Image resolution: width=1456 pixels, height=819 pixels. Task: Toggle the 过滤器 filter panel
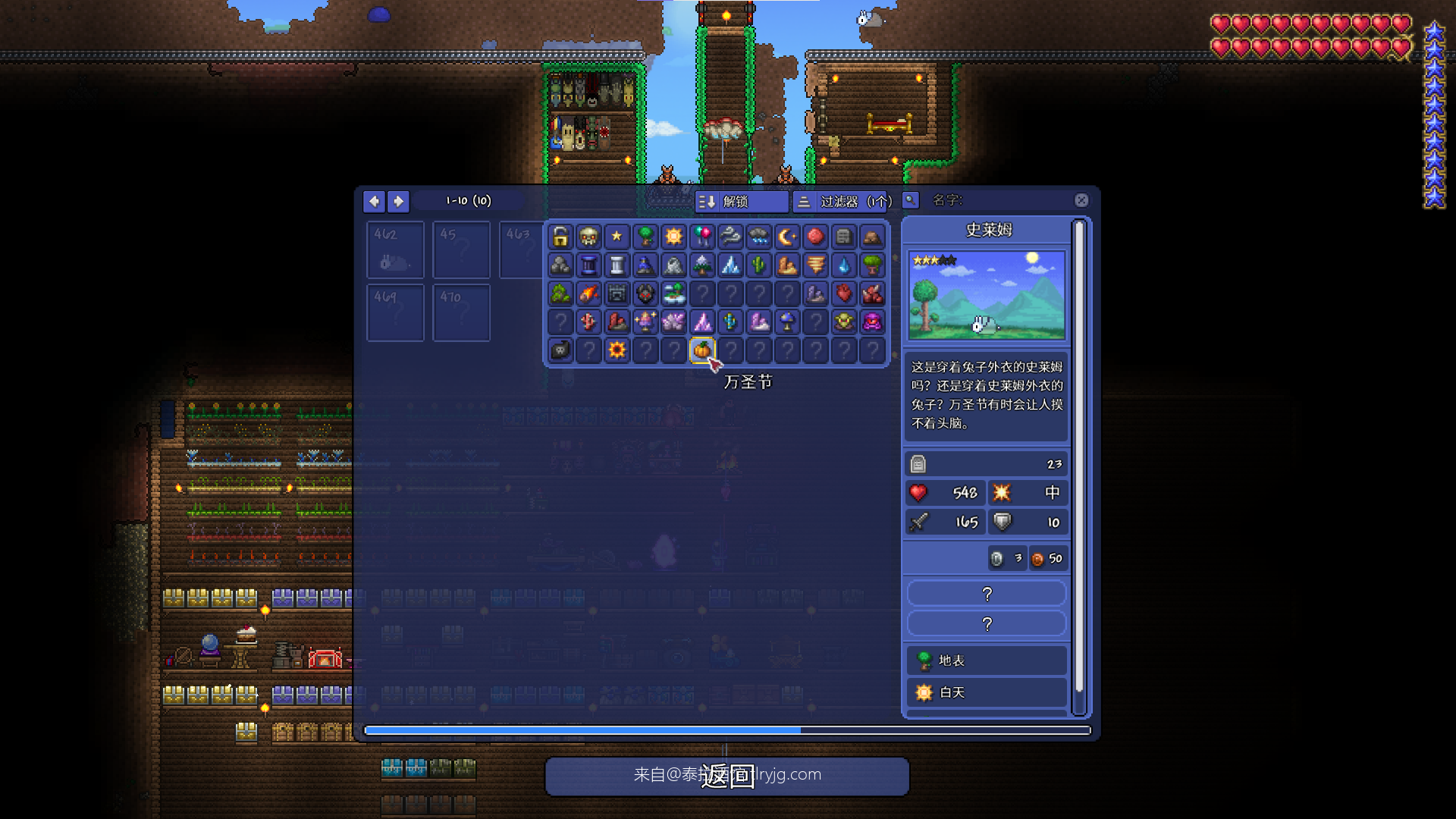pyautogui.click(x=843, y=201)
